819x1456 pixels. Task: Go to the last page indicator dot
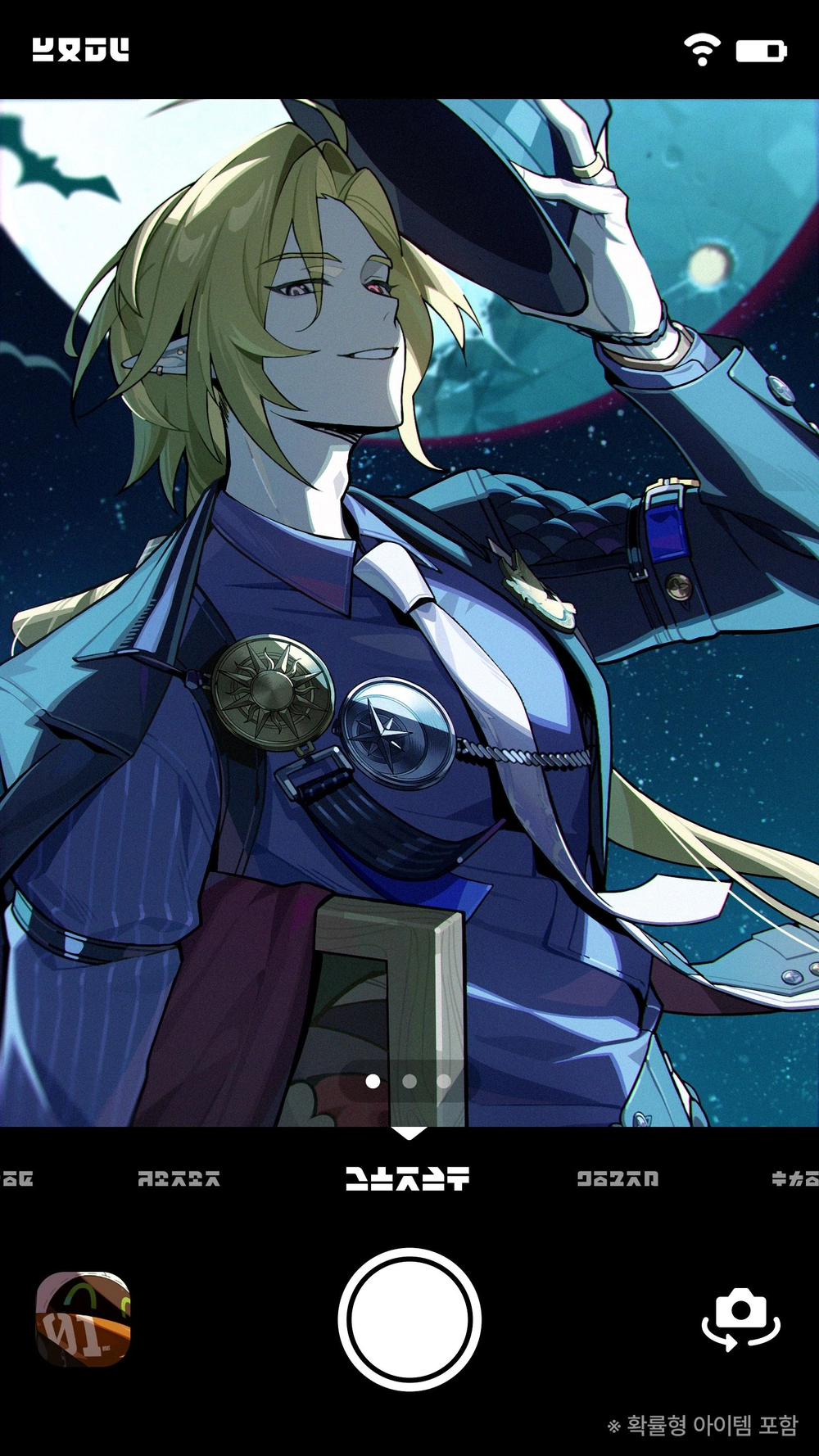pyautogui.click(x=444, y=1082)
